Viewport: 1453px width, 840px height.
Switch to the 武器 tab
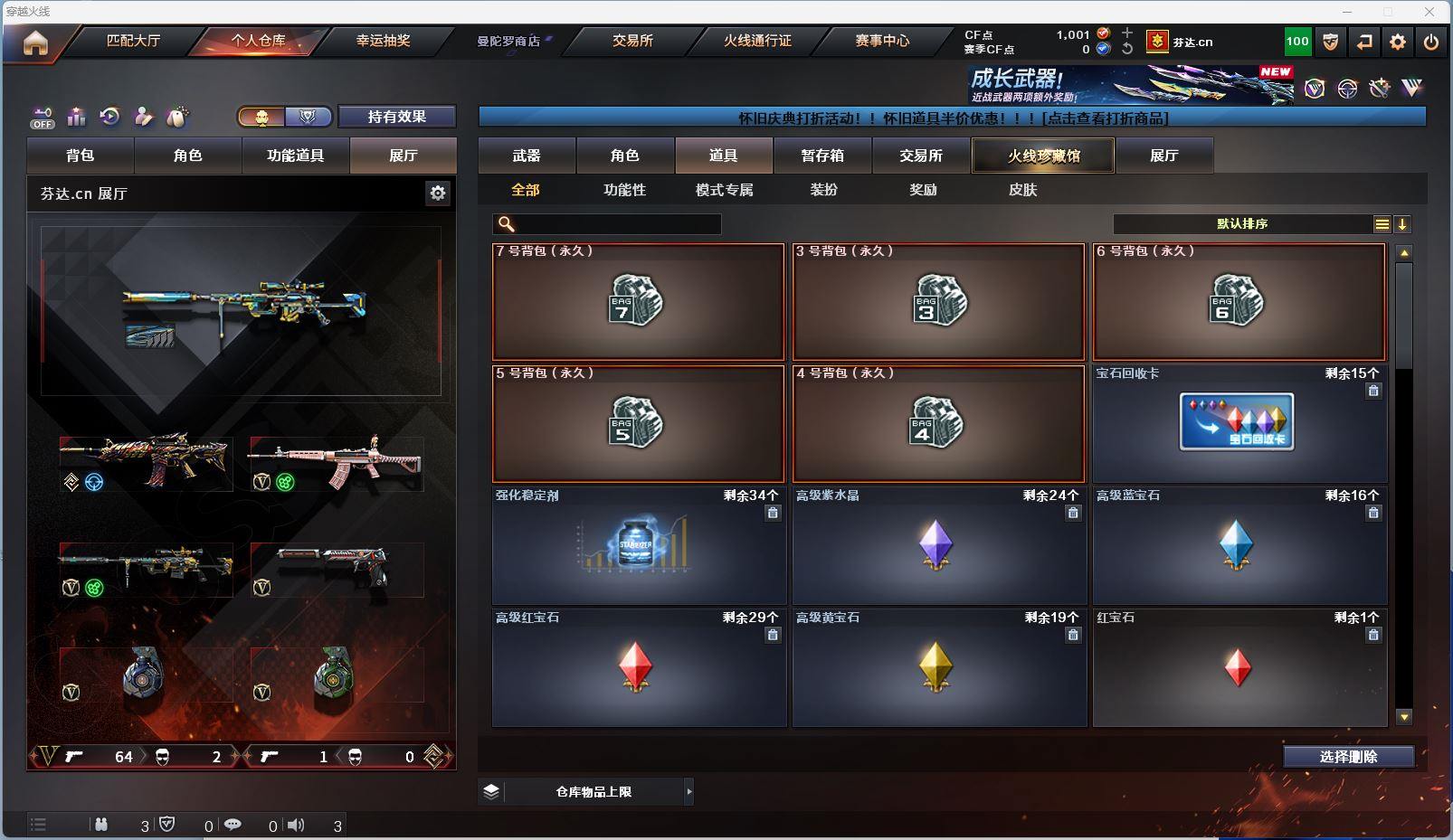pyautogui.click(x=527, y=156)
